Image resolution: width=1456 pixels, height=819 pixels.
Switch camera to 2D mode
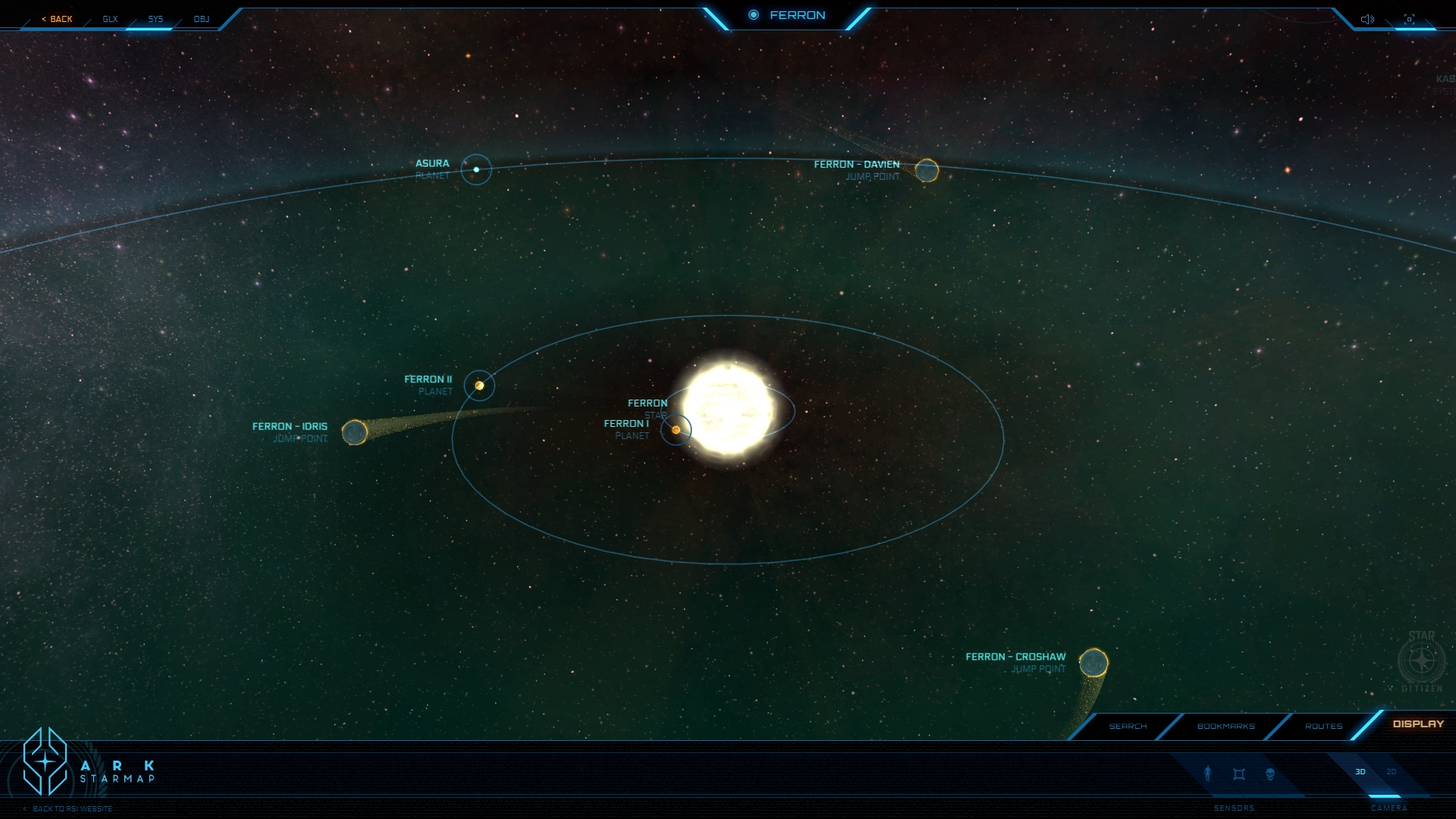pyautogui.click(x=1392, y=772)
